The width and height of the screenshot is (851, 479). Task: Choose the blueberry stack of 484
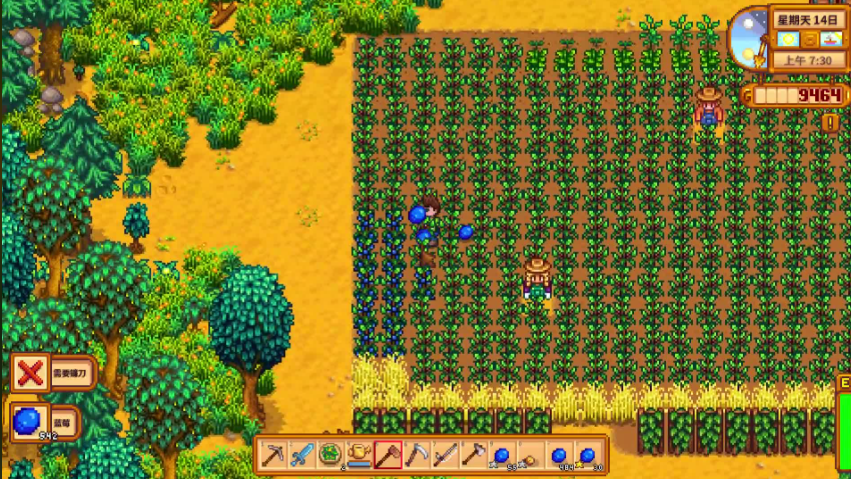tap(559, 455)
